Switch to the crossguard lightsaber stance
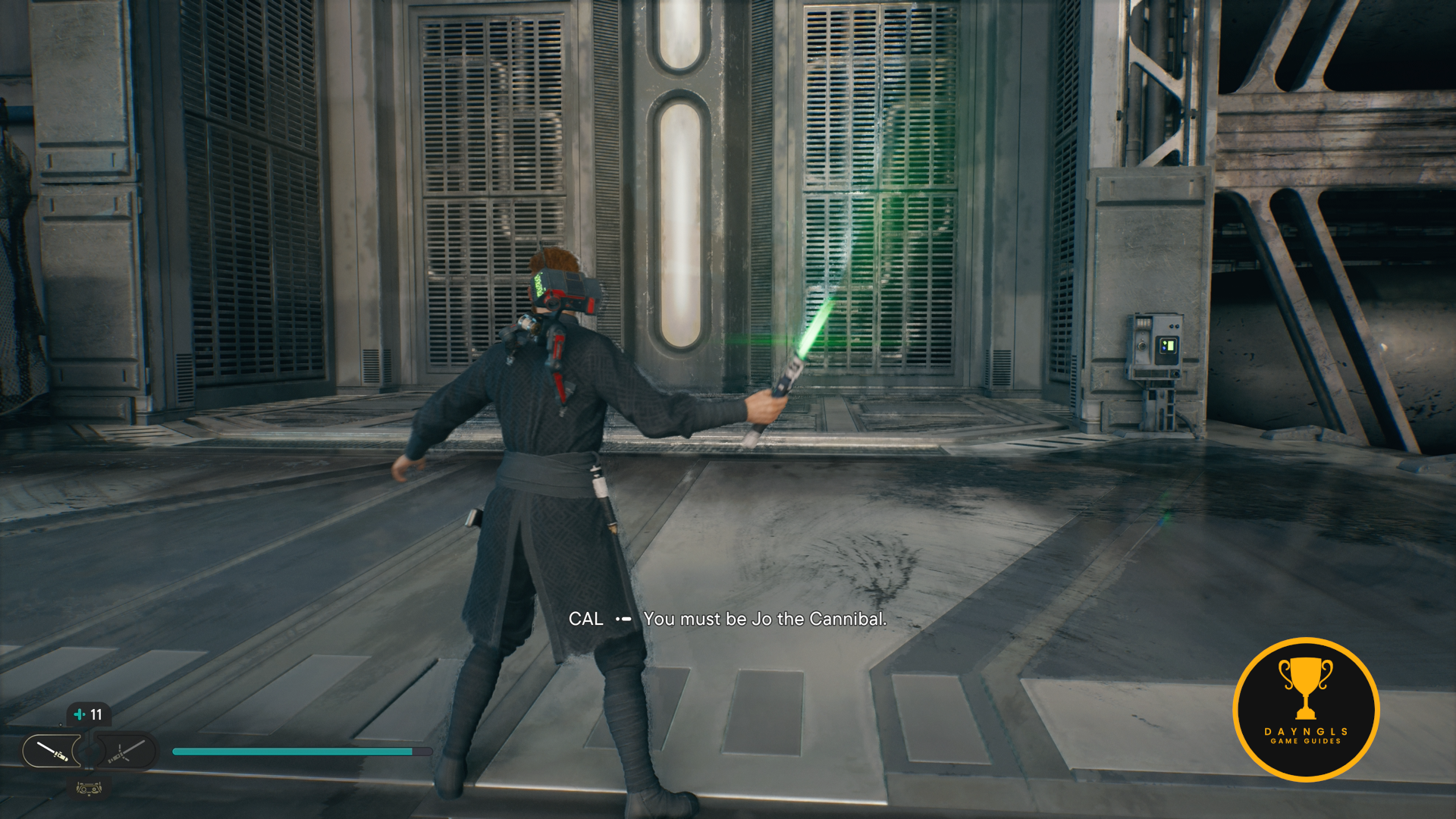Viewport: 1456px width, 819px height. pos(126,752)
